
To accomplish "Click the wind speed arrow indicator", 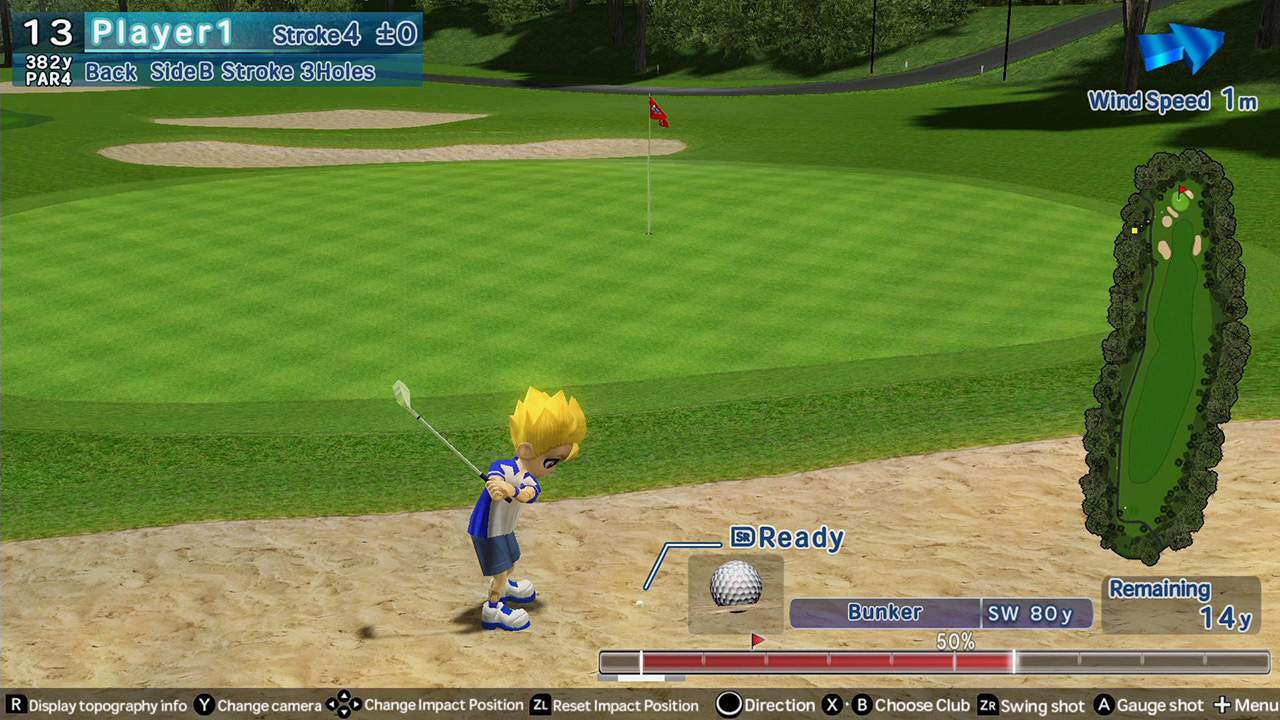I will (1185, 45).
